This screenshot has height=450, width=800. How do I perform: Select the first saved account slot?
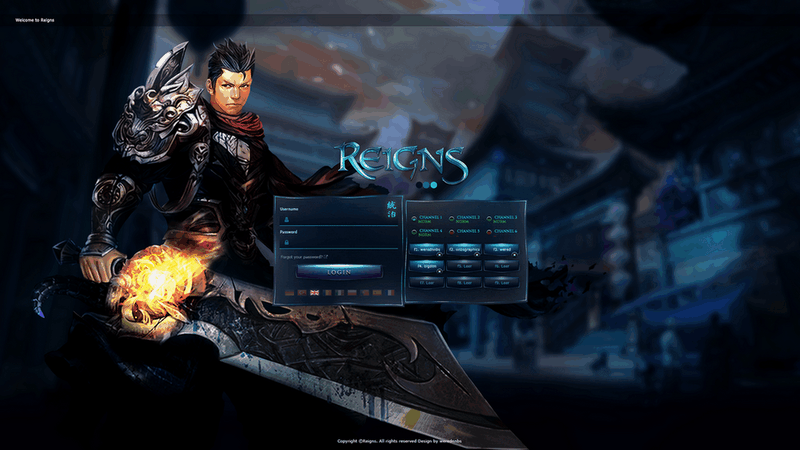(427, 249)
